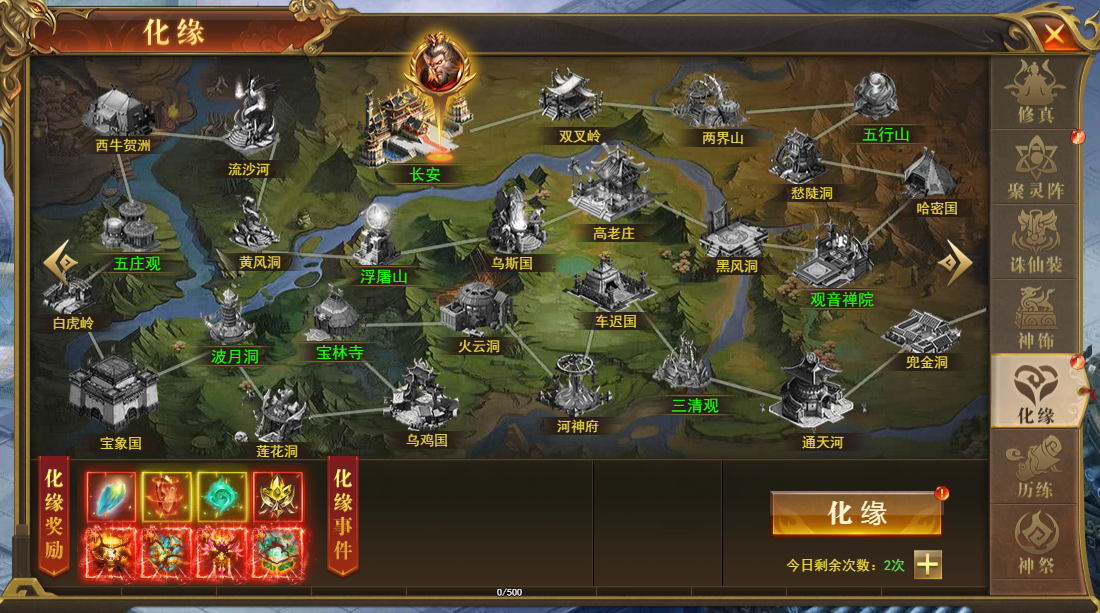Switch to the 修真 tab
This screenshot has height=613, width=1100.
tap(1035, 92)
